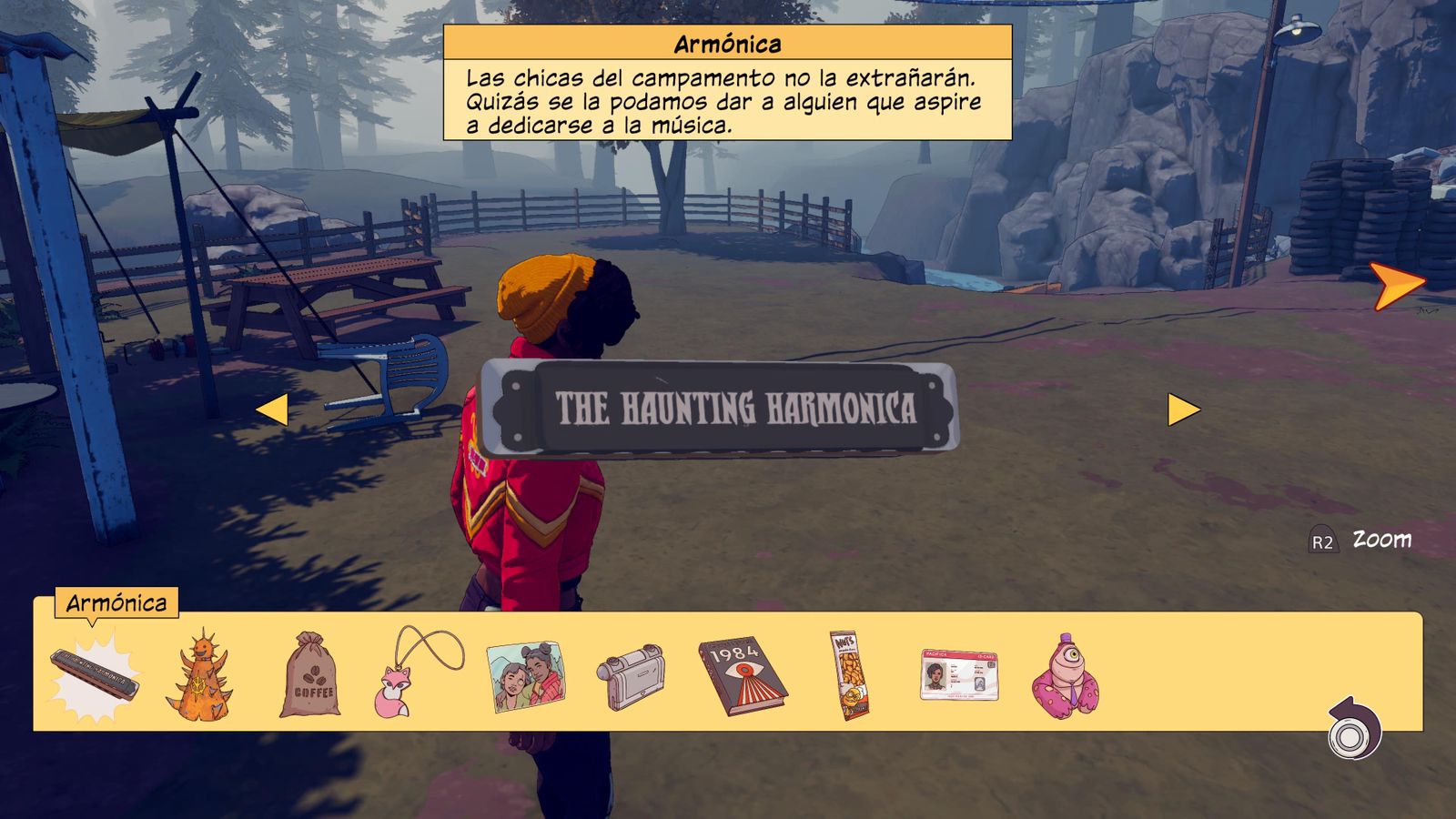Screen dimensions: 1456x819
Task: Select the bag of nuts snack
Action: coord(851,675)
